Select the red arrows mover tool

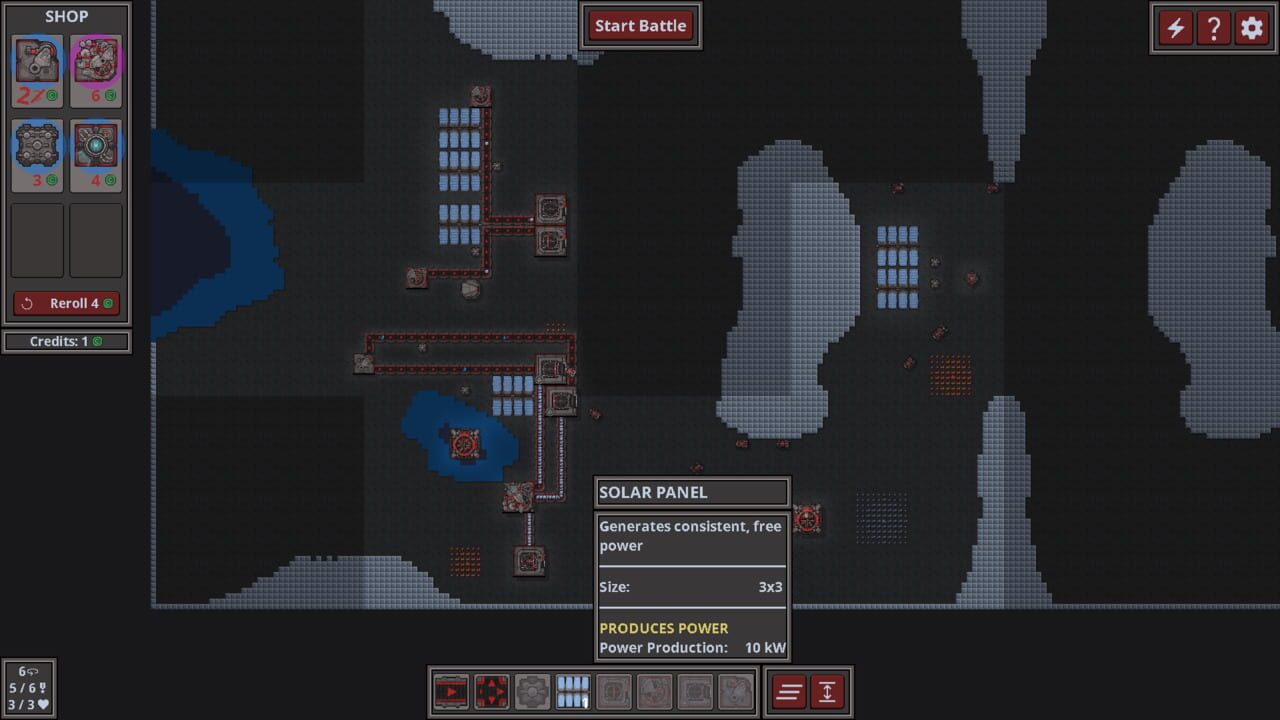click(x=490, y=690)
